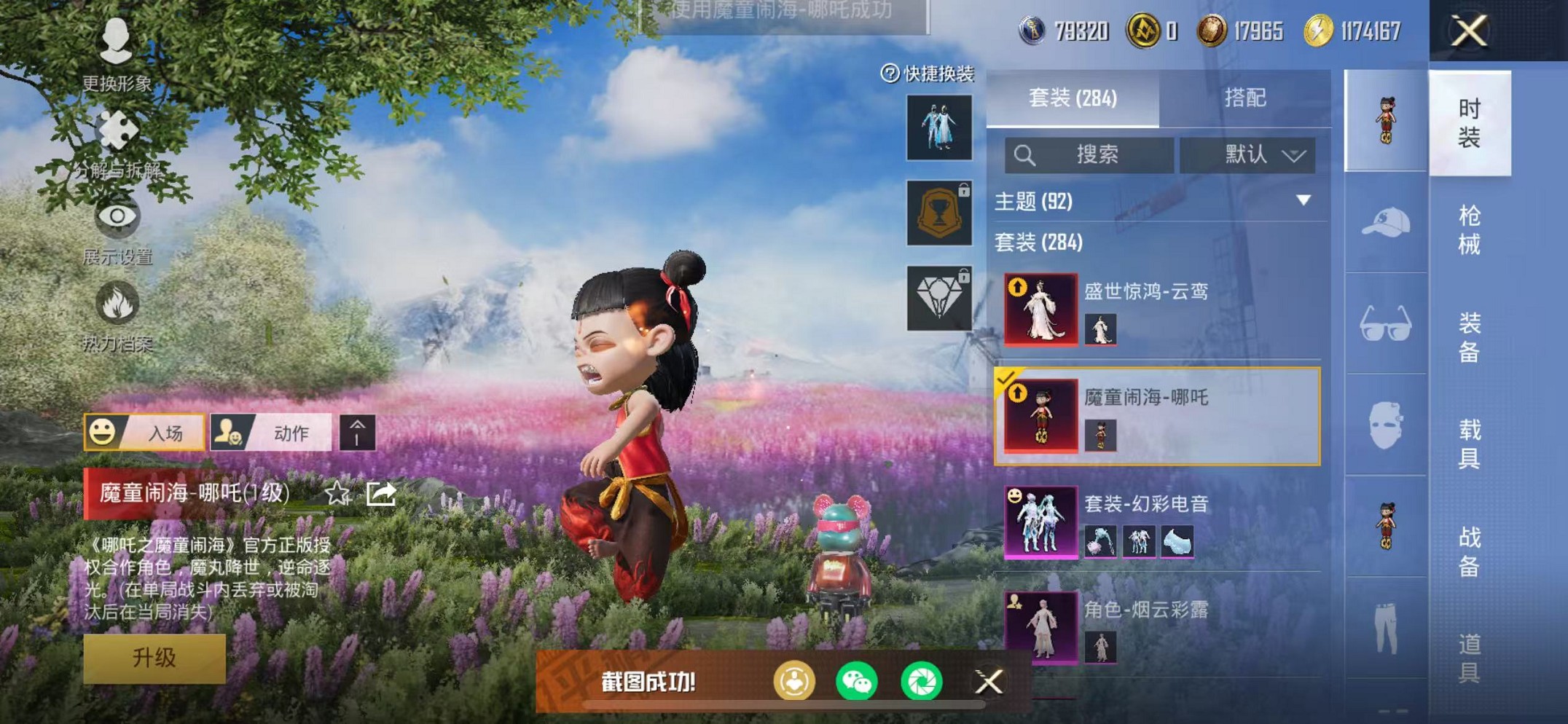Switch to the 搭配 tab
This screenshot has width=1568, height=724.
tap(1244, 98)
